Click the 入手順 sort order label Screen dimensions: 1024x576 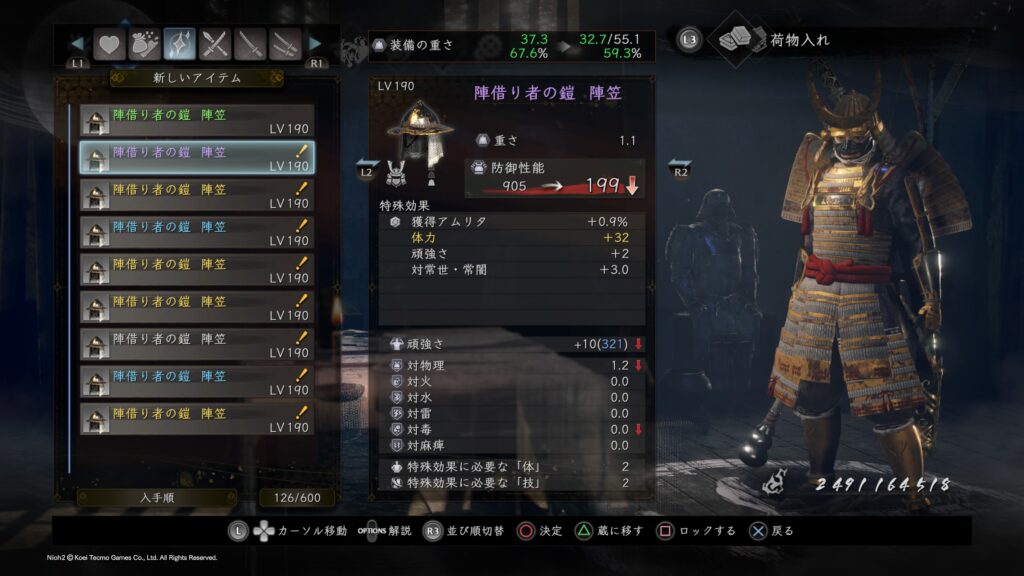157,497
